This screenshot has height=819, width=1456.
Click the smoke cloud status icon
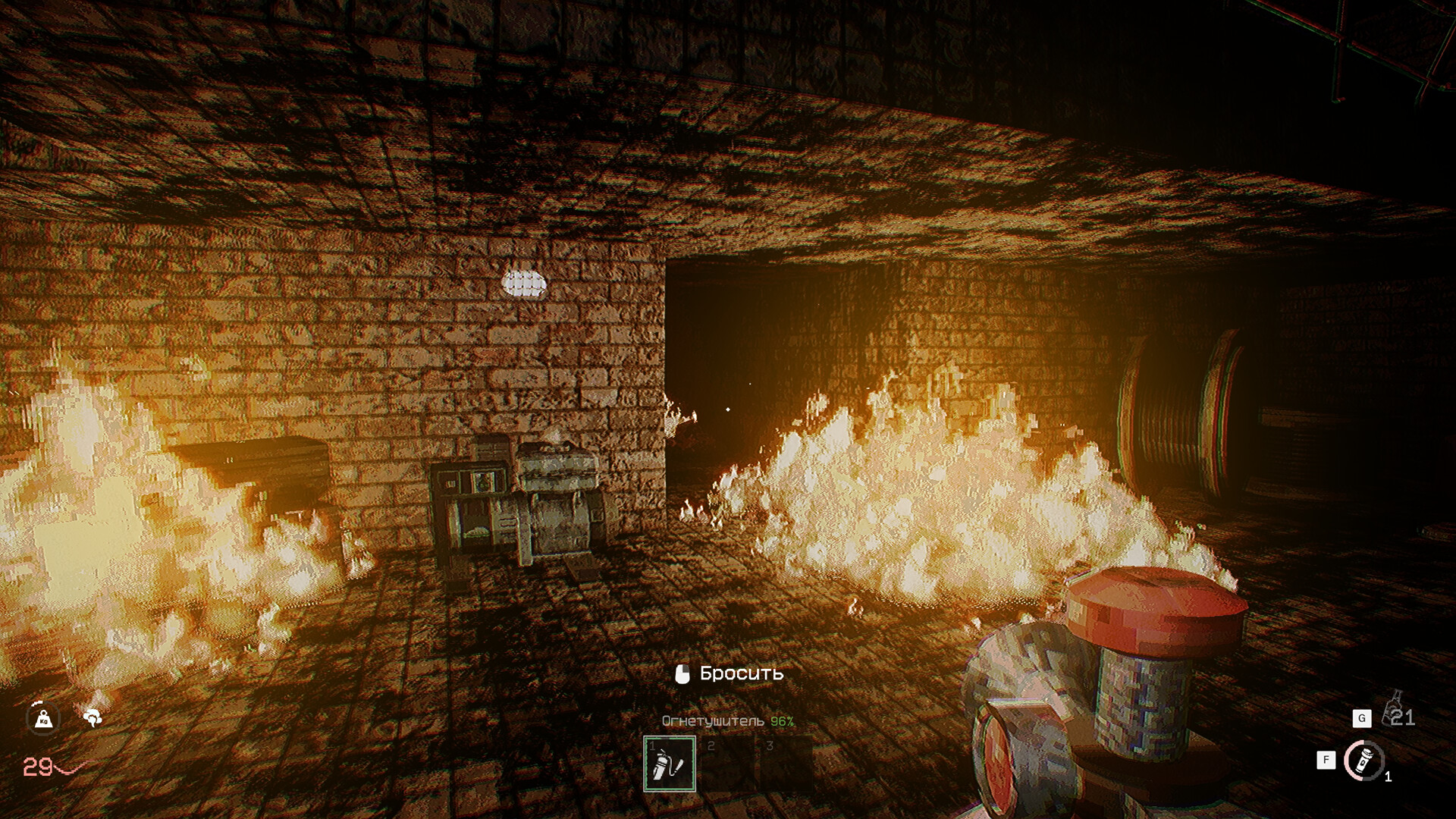93,717
